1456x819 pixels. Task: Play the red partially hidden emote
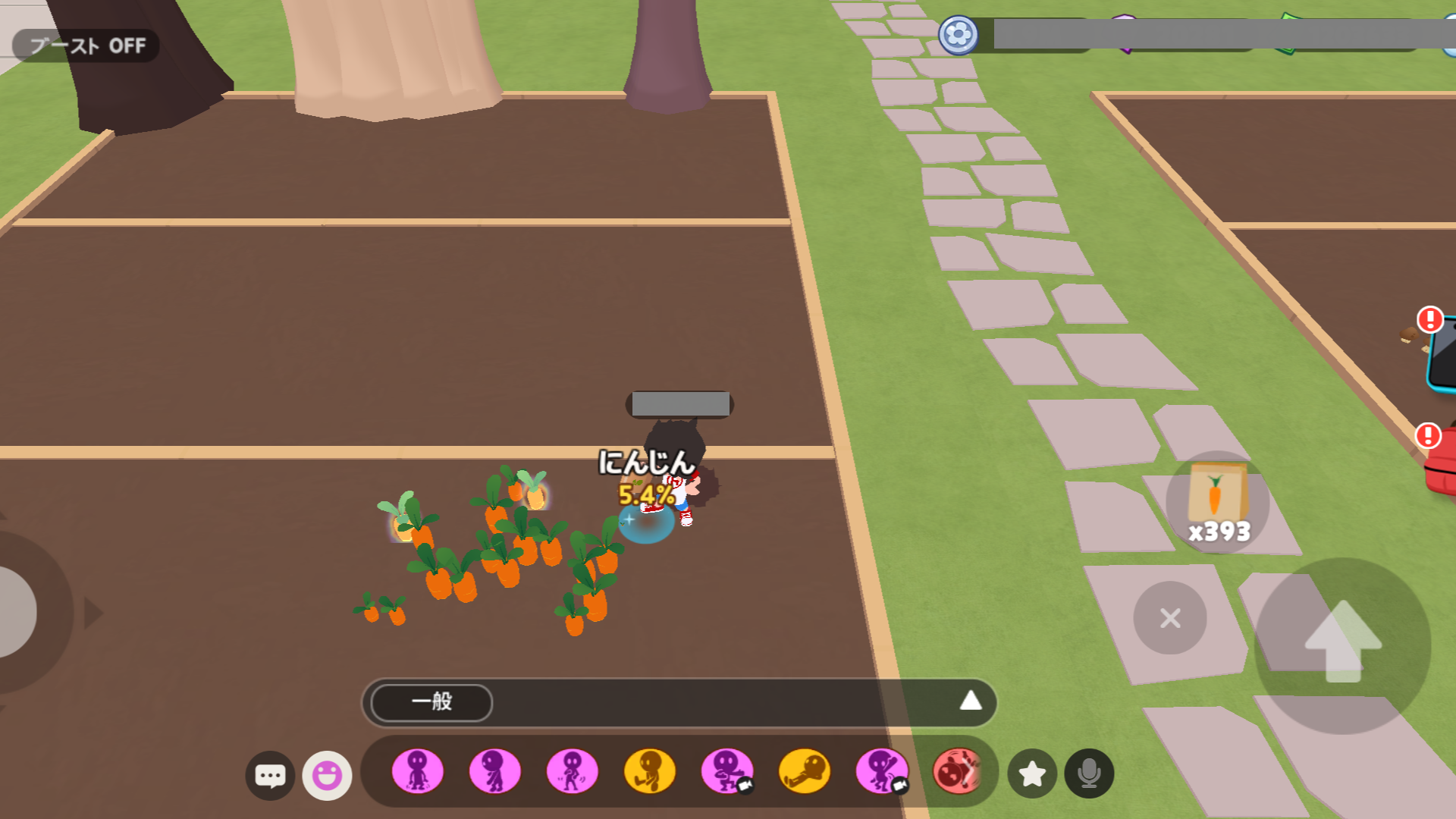[x=955, y=771]
